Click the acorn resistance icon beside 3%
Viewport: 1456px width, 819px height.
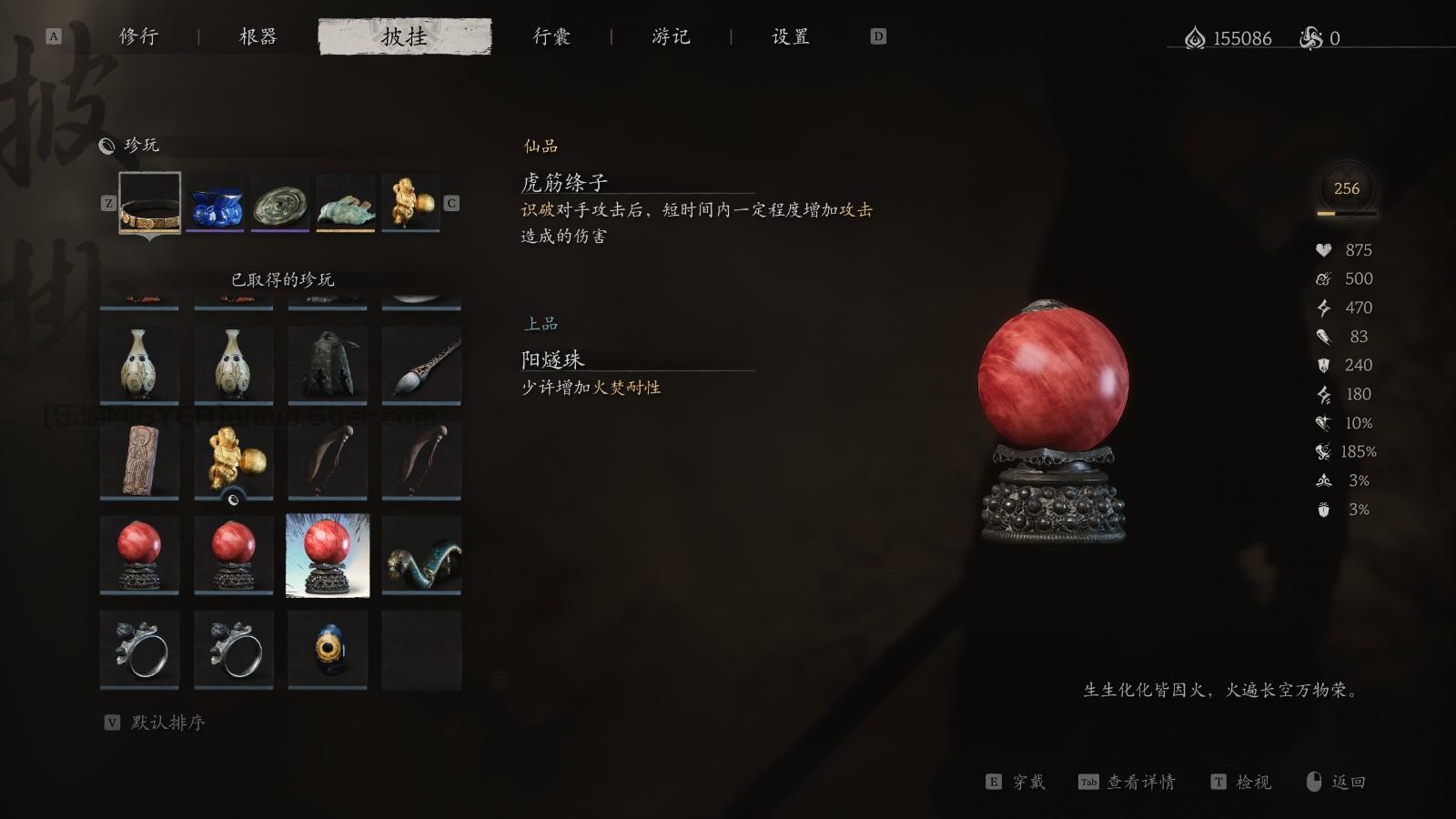[x=1325, y=510]
